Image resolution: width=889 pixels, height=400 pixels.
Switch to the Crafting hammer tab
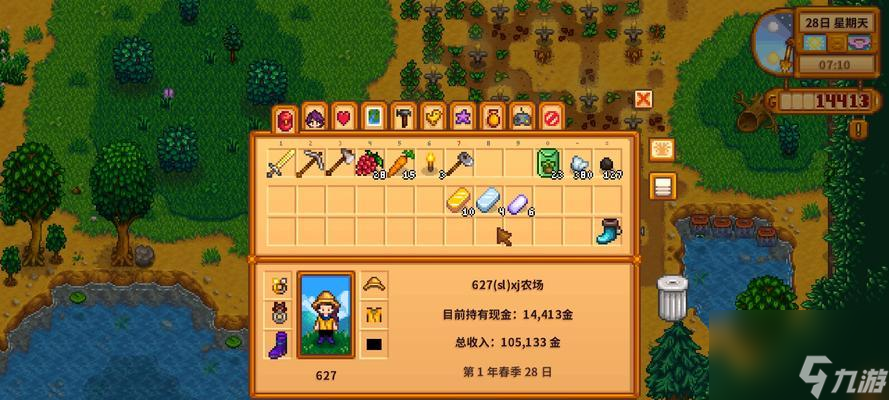[x=403, y=118]
